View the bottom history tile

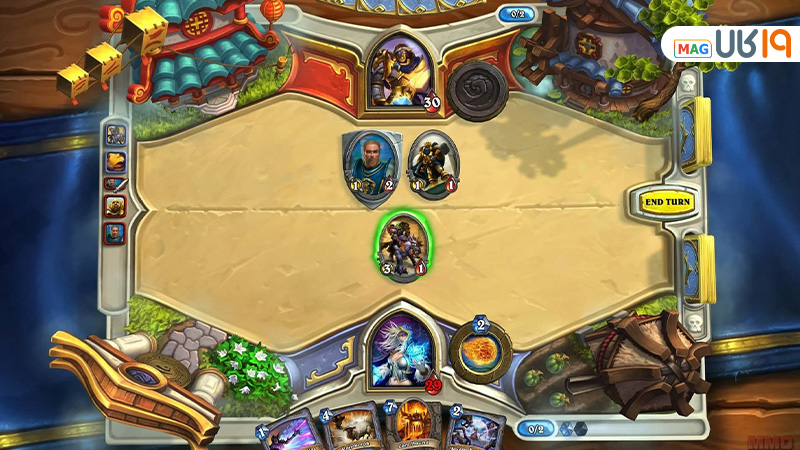(x=116, y=232)
